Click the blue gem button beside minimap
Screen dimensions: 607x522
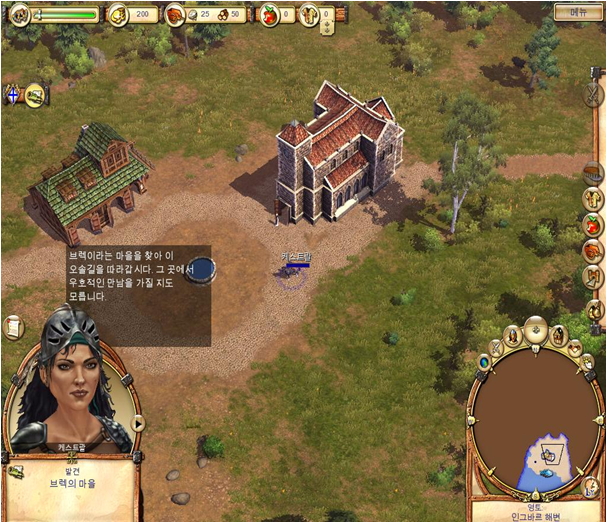point(484,361)
